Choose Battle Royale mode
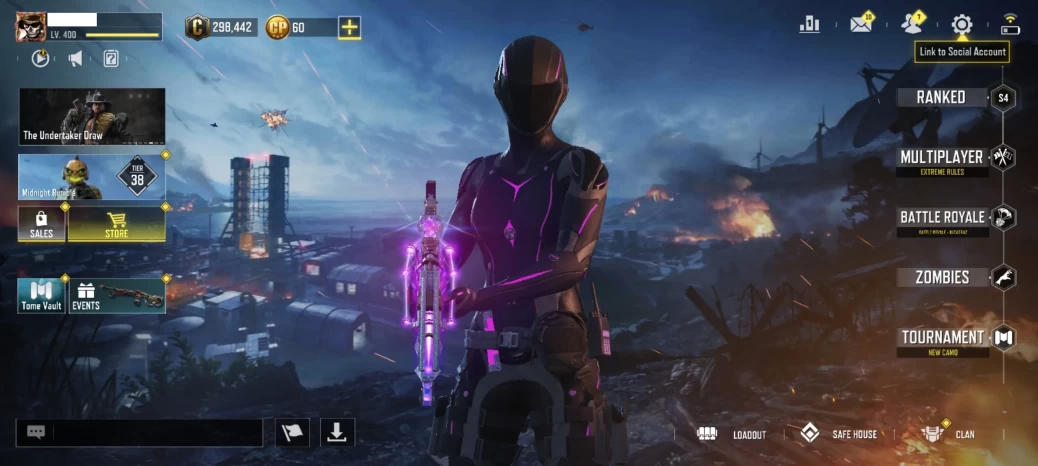Viewport: 1038px width, 466px height. click(942, 217)
